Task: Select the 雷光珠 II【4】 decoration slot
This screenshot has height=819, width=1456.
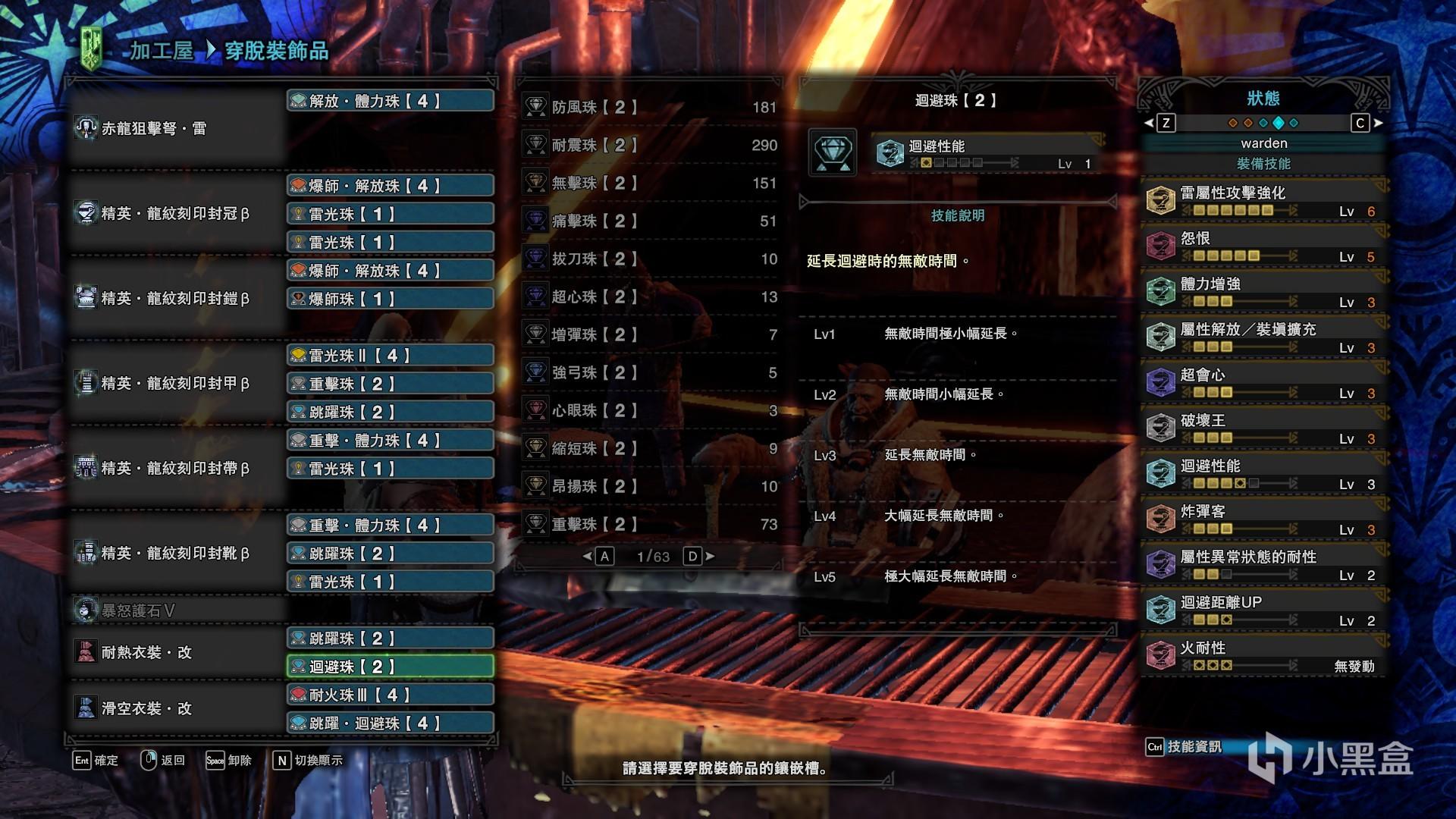Action: click(x=391, y=356)
